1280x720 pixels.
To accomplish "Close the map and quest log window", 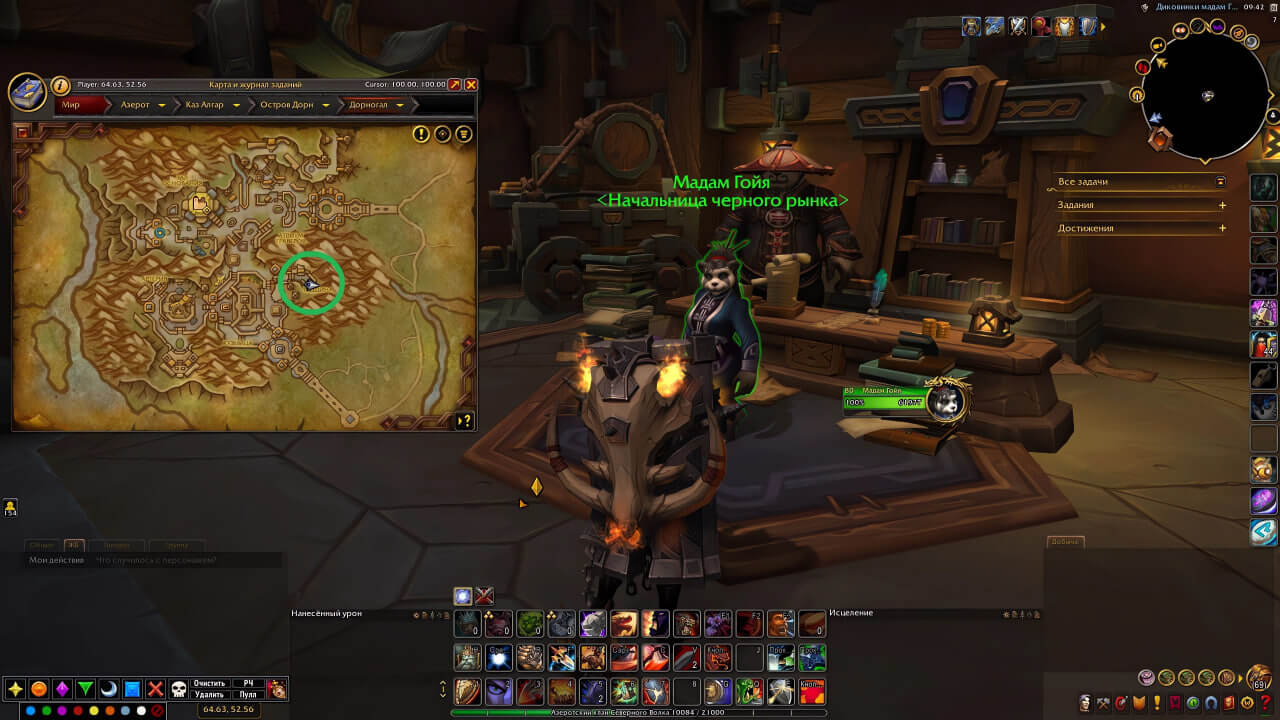I will tap(471, 85).
